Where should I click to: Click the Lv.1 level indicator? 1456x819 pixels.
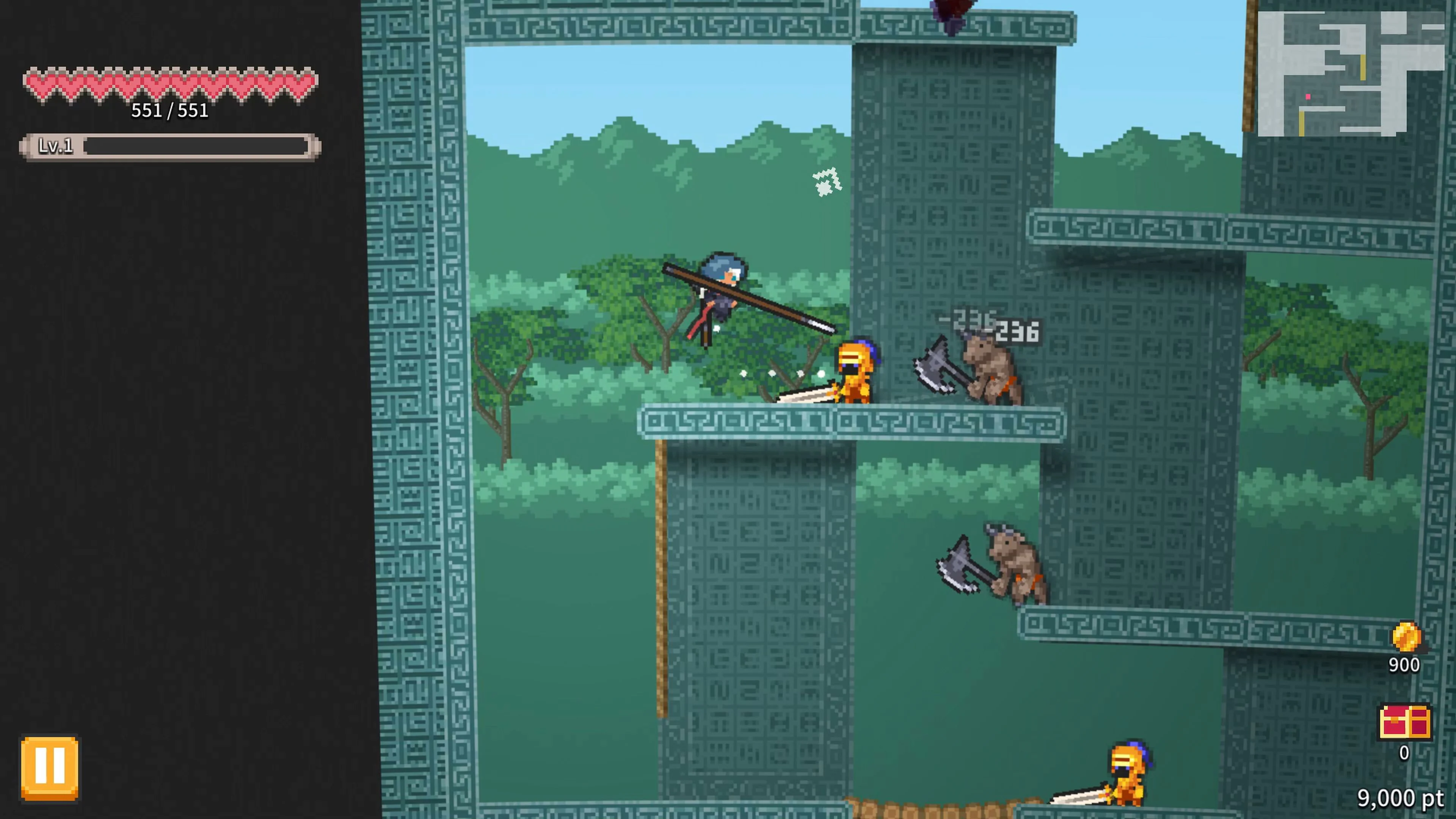[56, 147]
